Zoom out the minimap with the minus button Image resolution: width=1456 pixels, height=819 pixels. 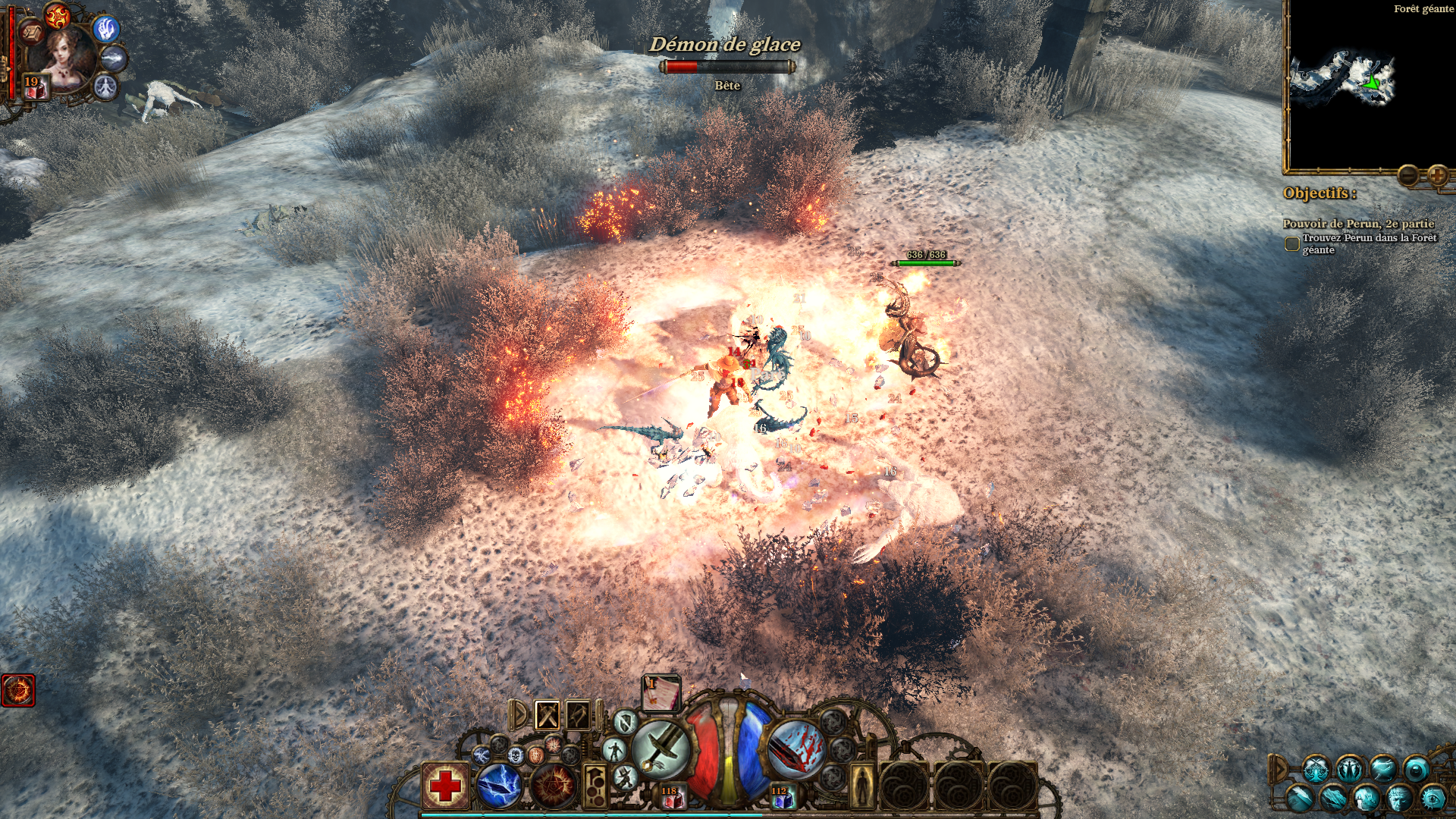1408,176
